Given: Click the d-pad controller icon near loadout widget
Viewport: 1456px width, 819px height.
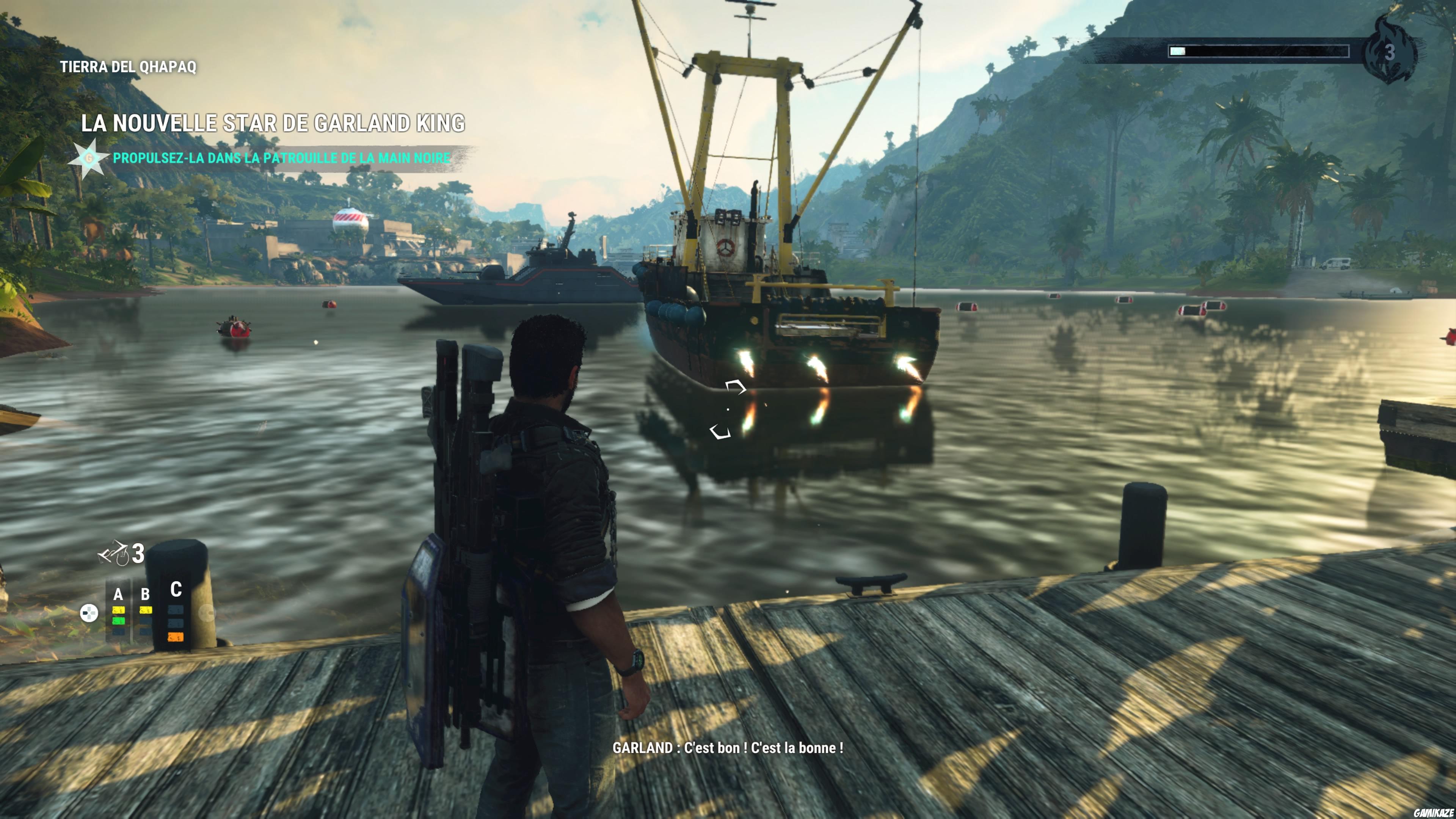Looking at the screenshot, I should click(89, 613).
